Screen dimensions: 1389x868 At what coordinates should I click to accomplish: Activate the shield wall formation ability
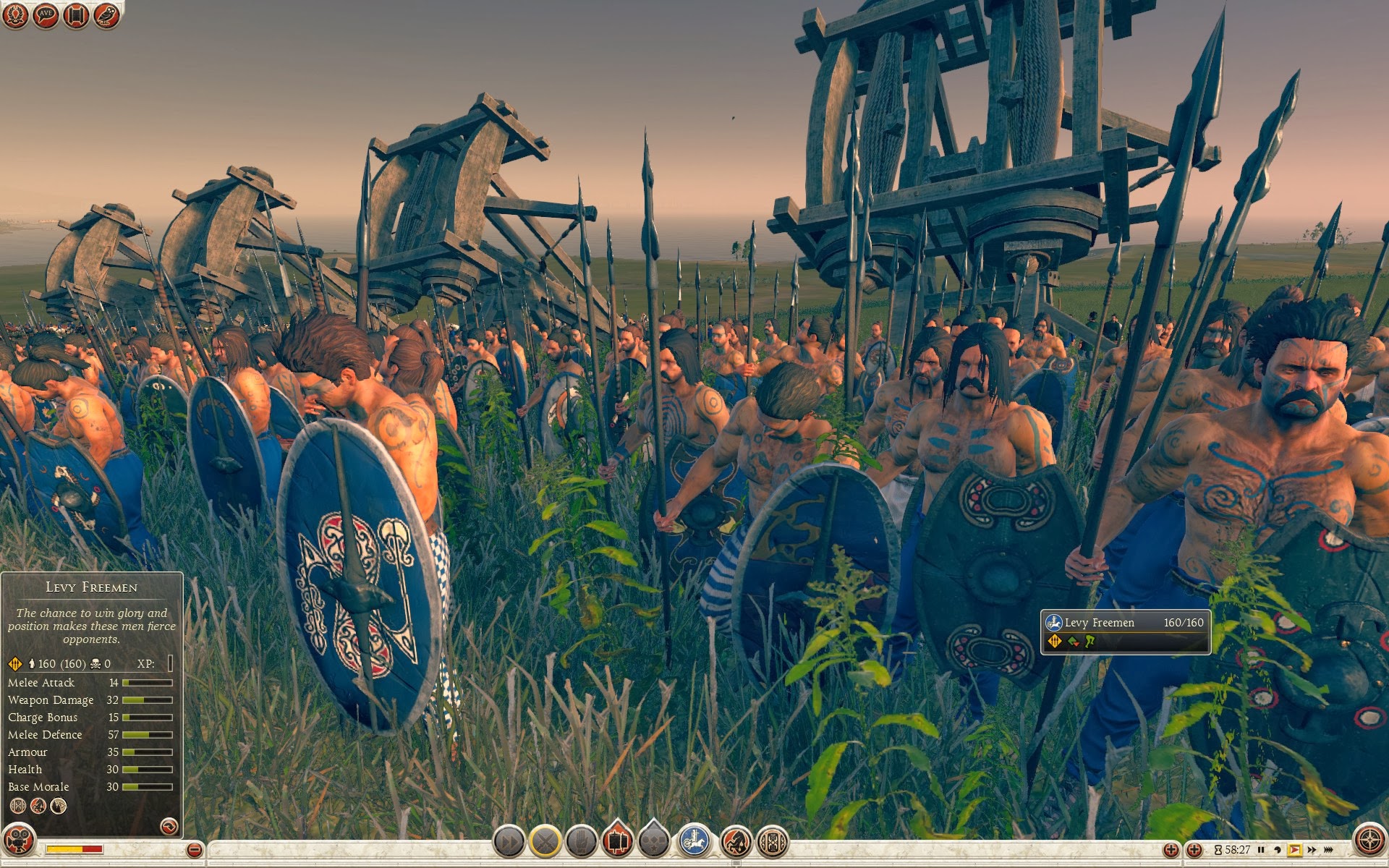(772, 842)
